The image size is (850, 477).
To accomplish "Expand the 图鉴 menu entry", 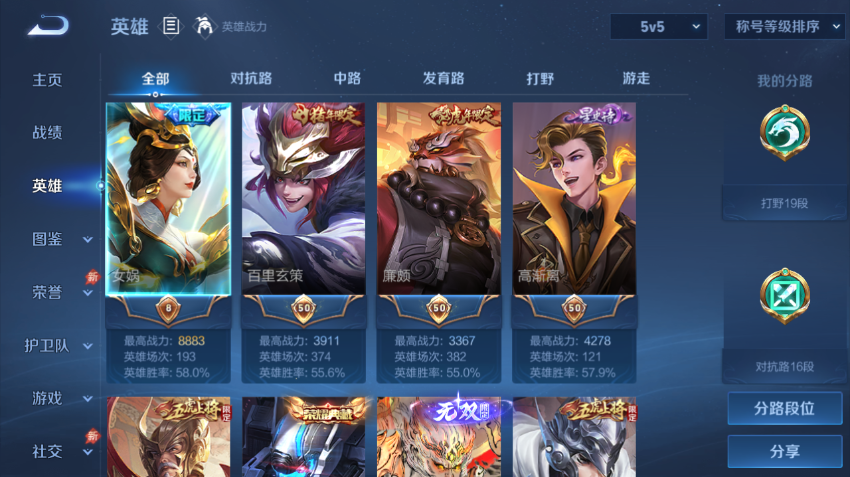I will pyautogui.click(x=60, y=239).
